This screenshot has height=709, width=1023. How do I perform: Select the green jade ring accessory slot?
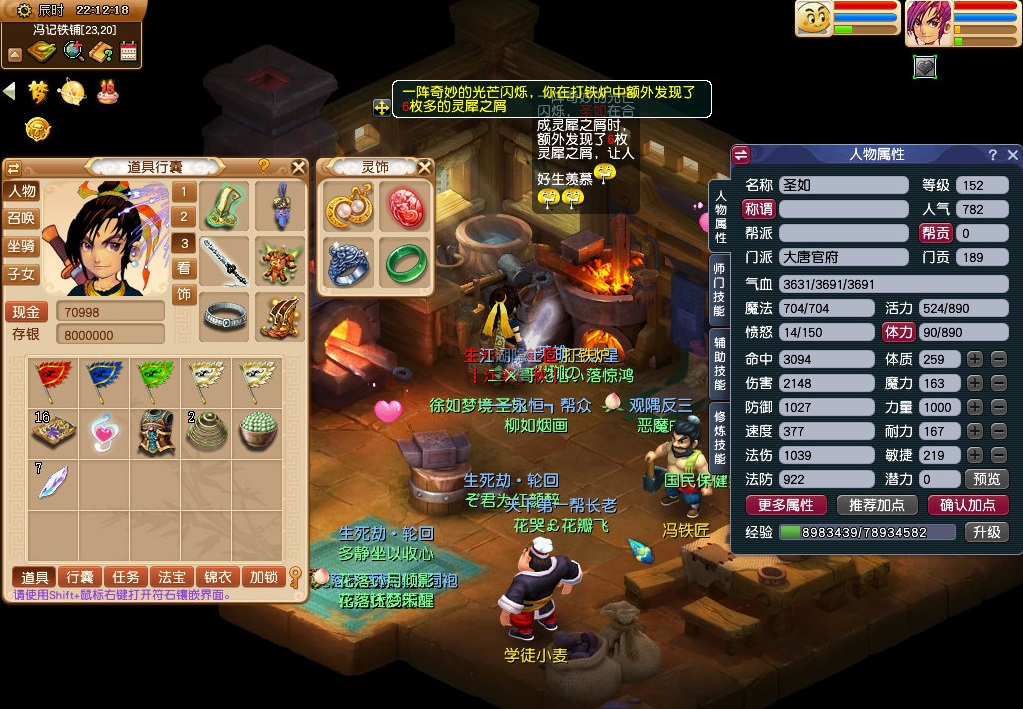(405, 260)
